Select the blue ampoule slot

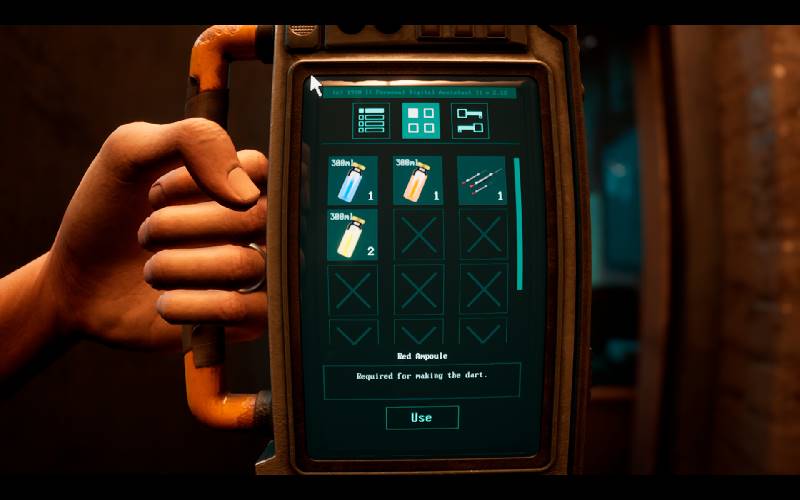(353, 180)
